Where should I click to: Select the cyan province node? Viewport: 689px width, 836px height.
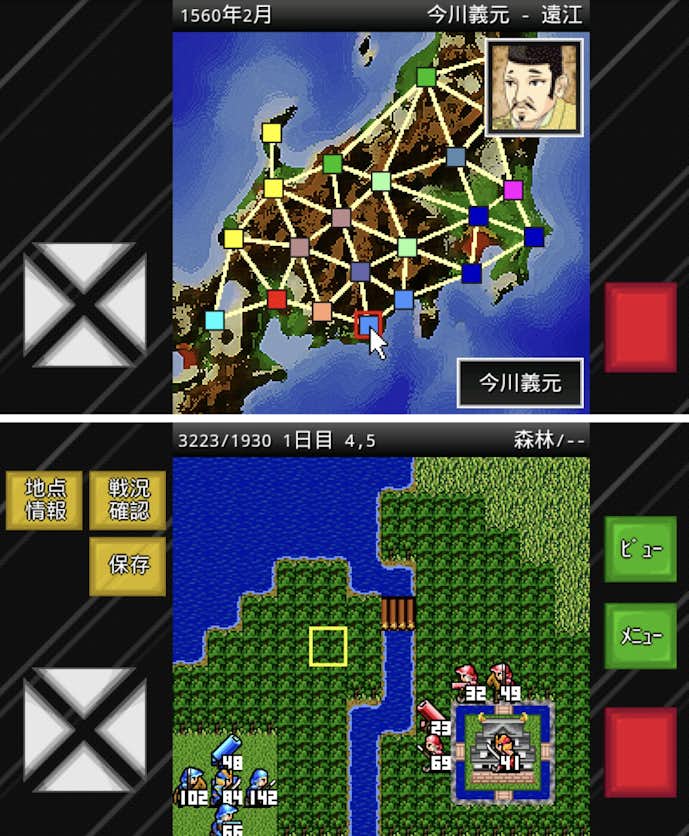tap(215, 320)
